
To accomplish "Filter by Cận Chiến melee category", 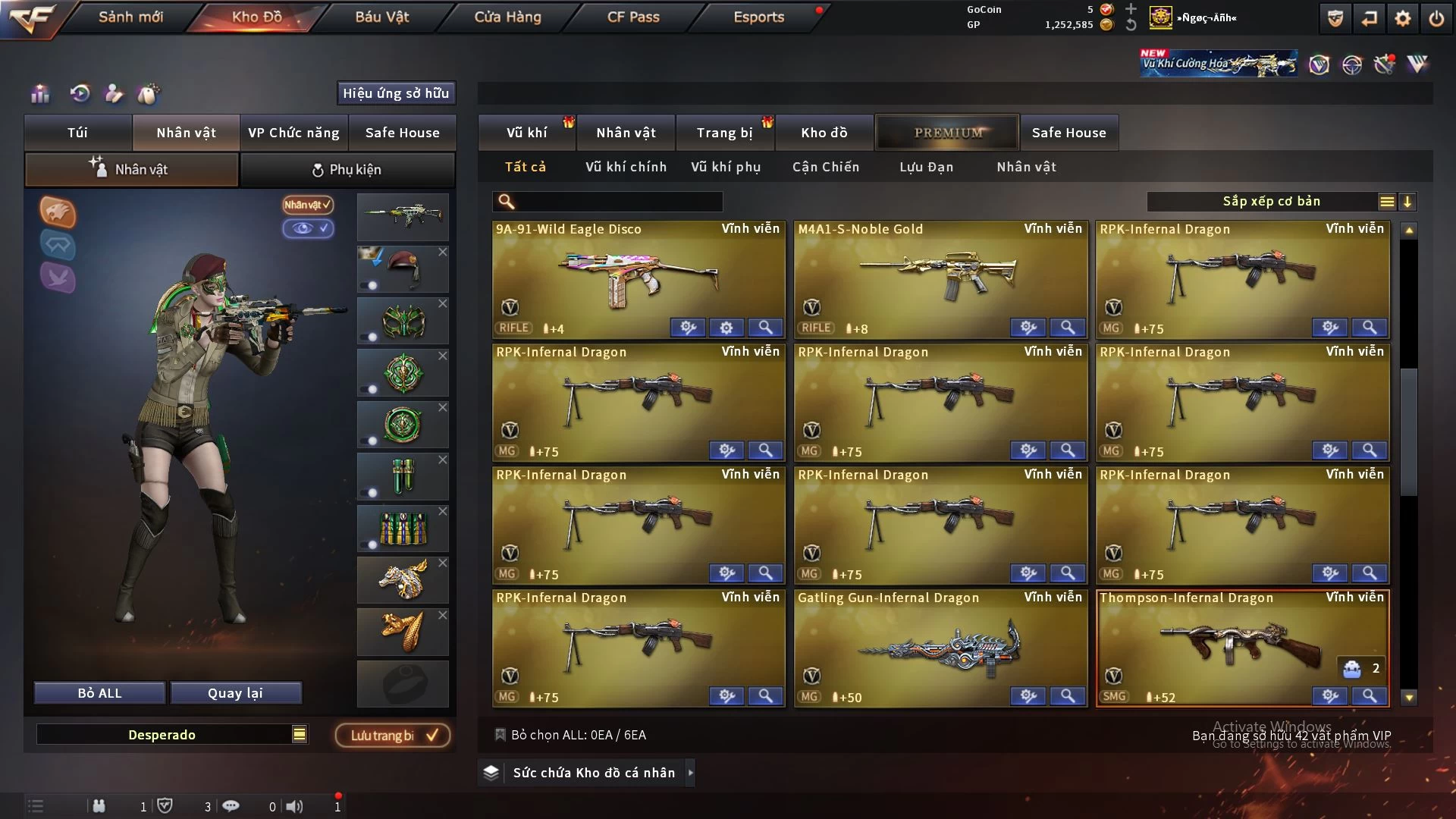I will [x=826, y=167].
